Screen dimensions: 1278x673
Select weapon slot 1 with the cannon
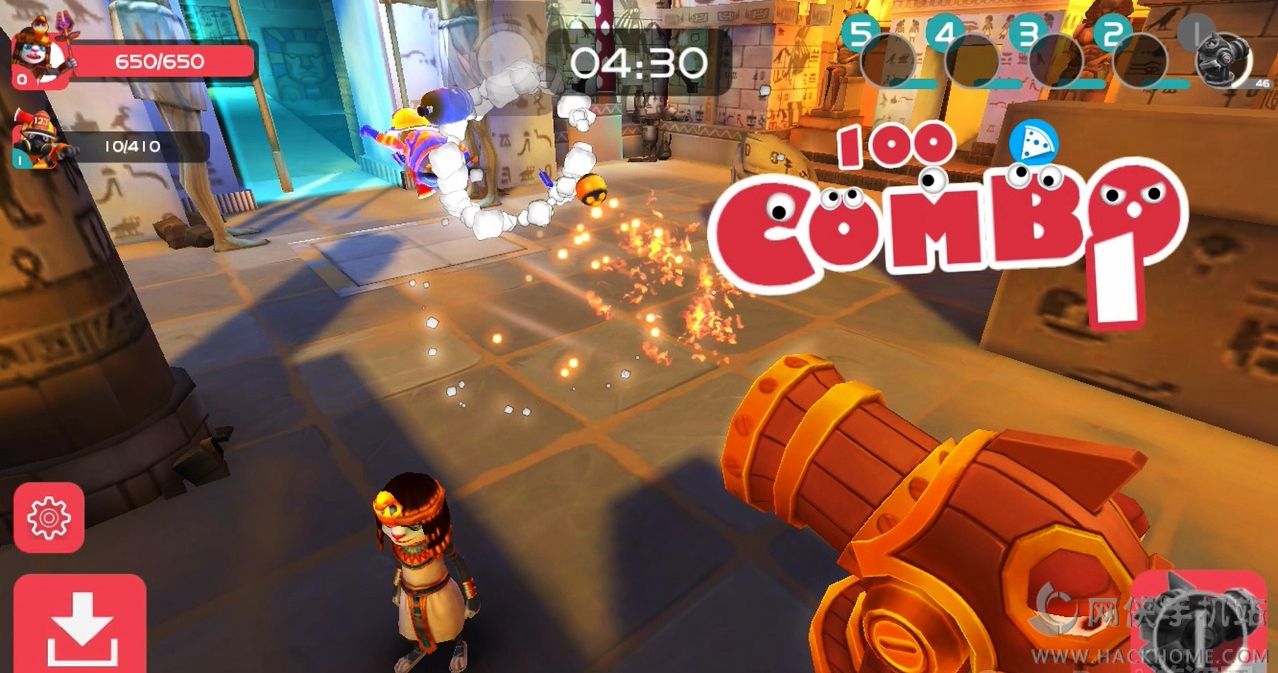[x=1222, y=58]
